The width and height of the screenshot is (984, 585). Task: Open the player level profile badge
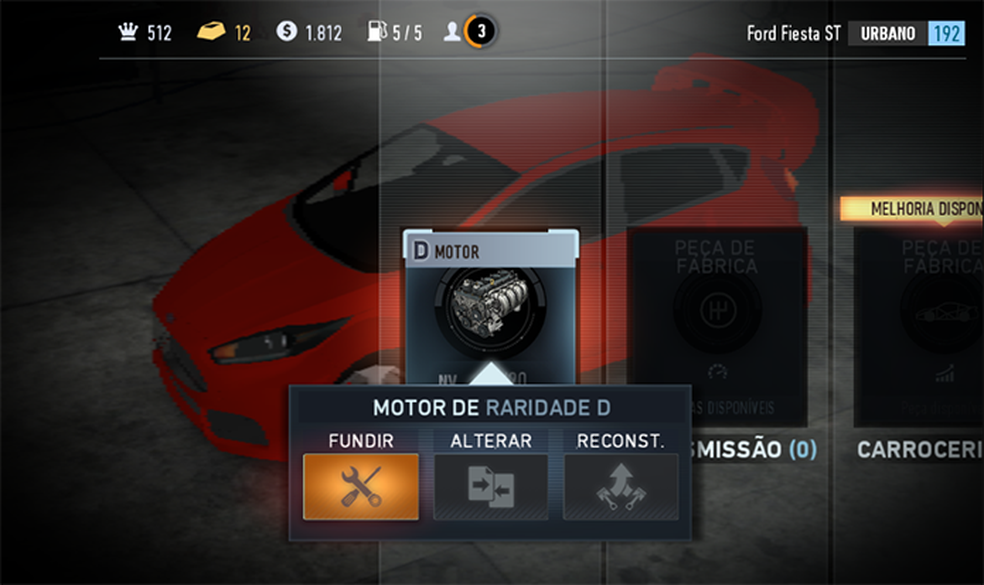pyautogui.click(x=479, y=32)
